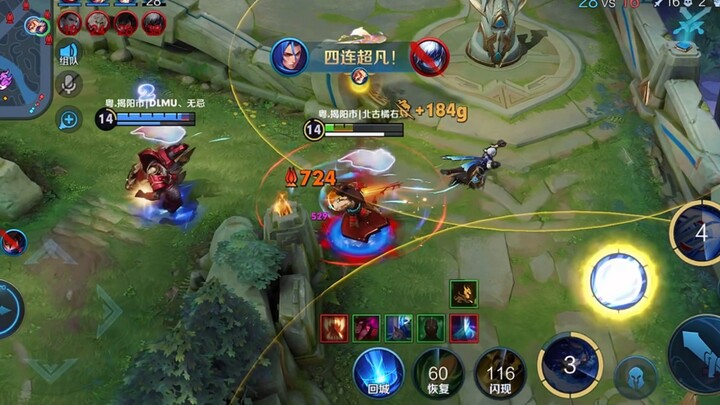Open the round plus-sign button below microphone
Image resolution: width=720 pixels, height=405 pixels.
[68, 120]
